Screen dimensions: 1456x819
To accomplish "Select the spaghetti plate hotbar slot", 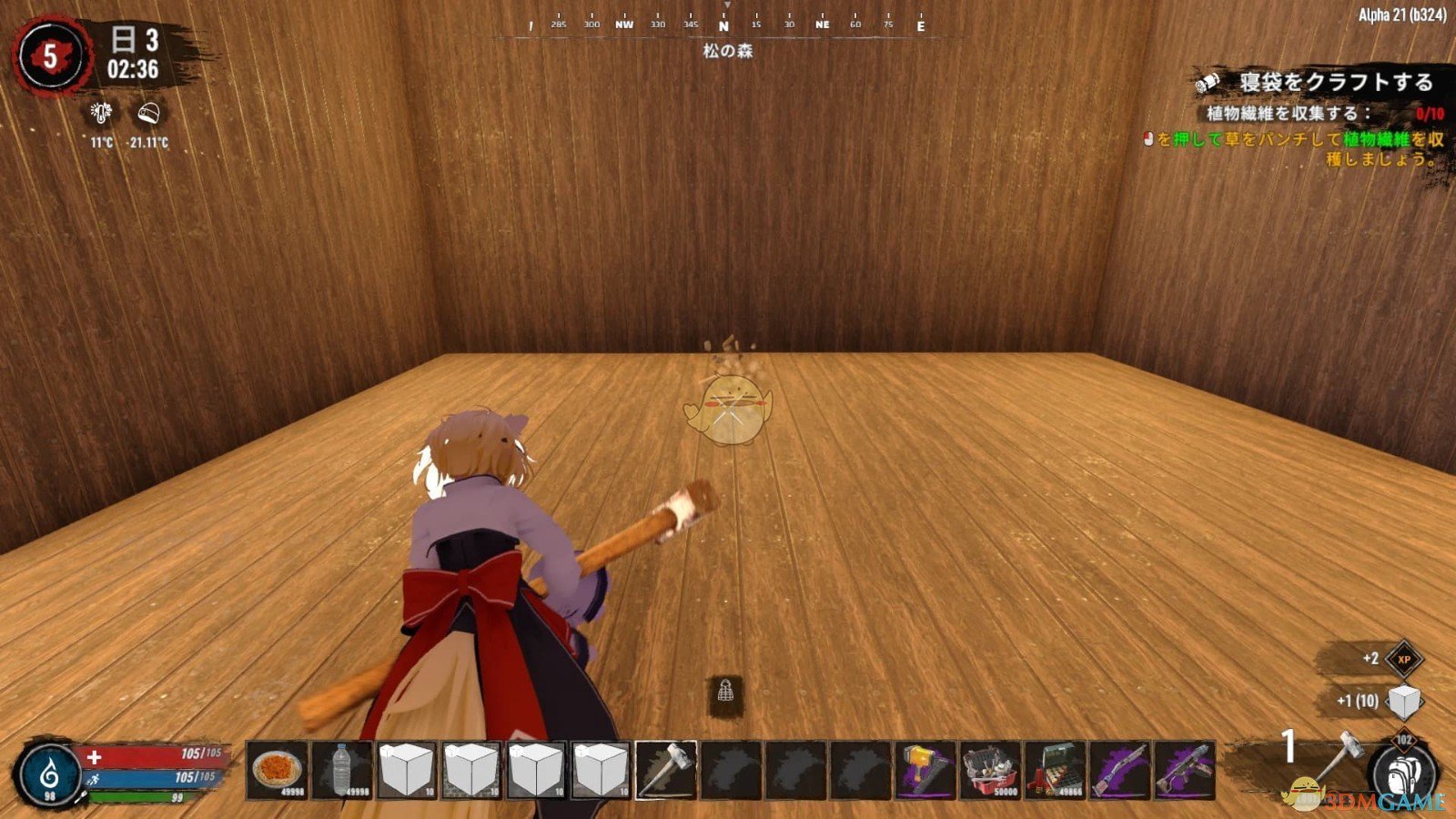I will click(278, 770).
